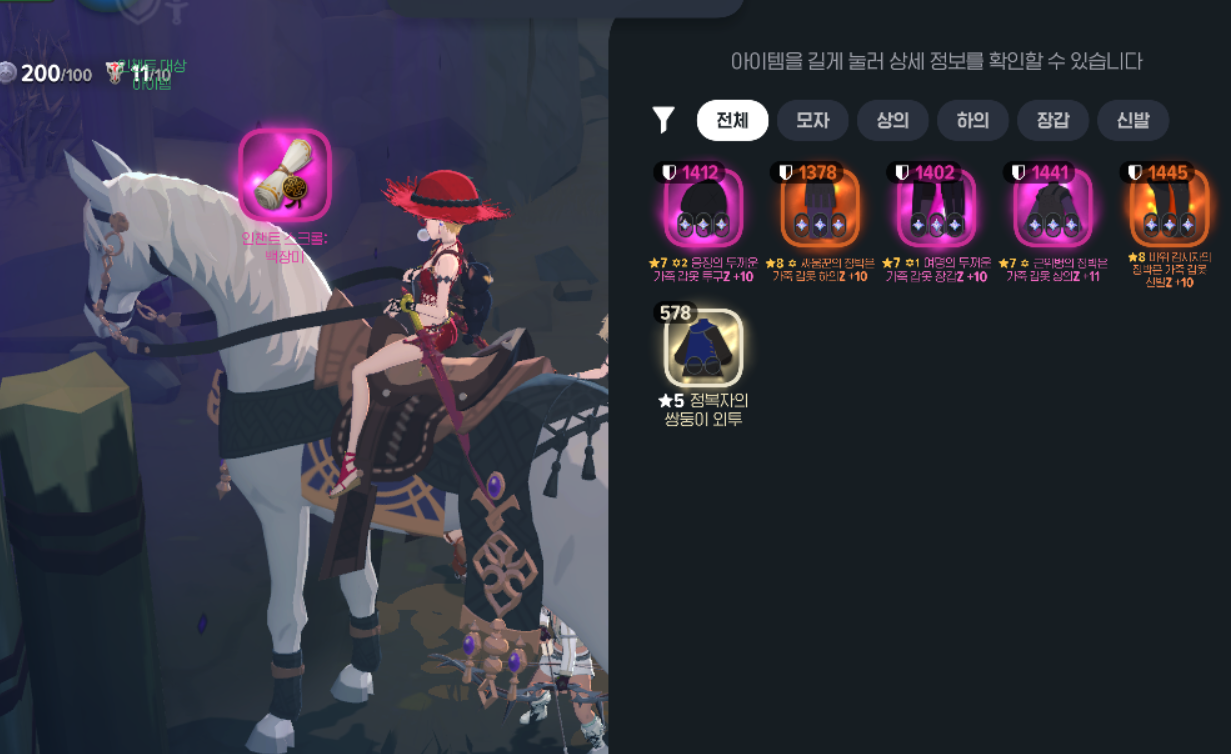Select the 578 blue 정복자의 쌍둥이 외투
Image resolution: width=1231 pixels, height=754 pixels.
point(703,347)
